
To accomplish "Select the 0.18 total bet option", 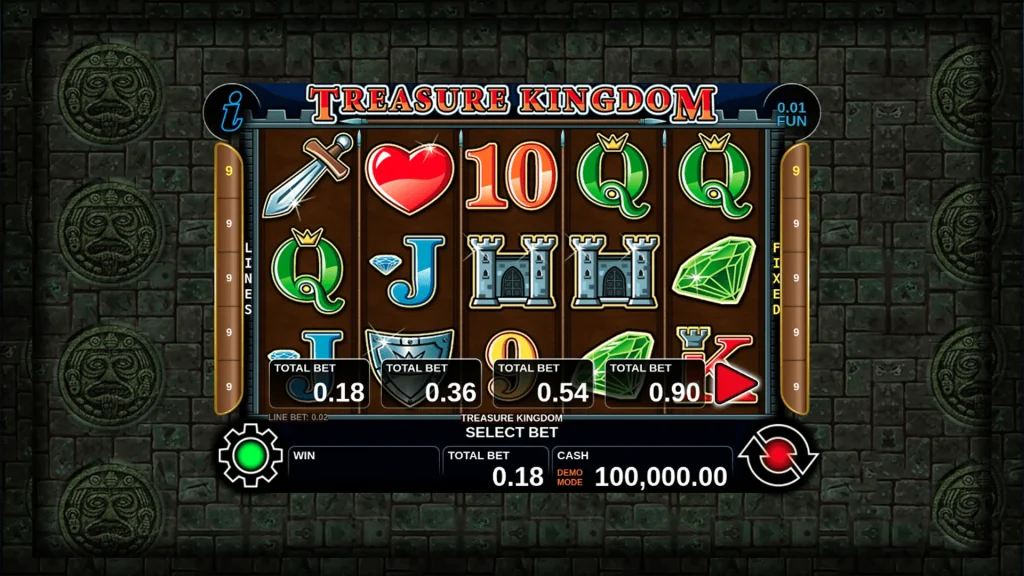I will (x=319, y=383).
